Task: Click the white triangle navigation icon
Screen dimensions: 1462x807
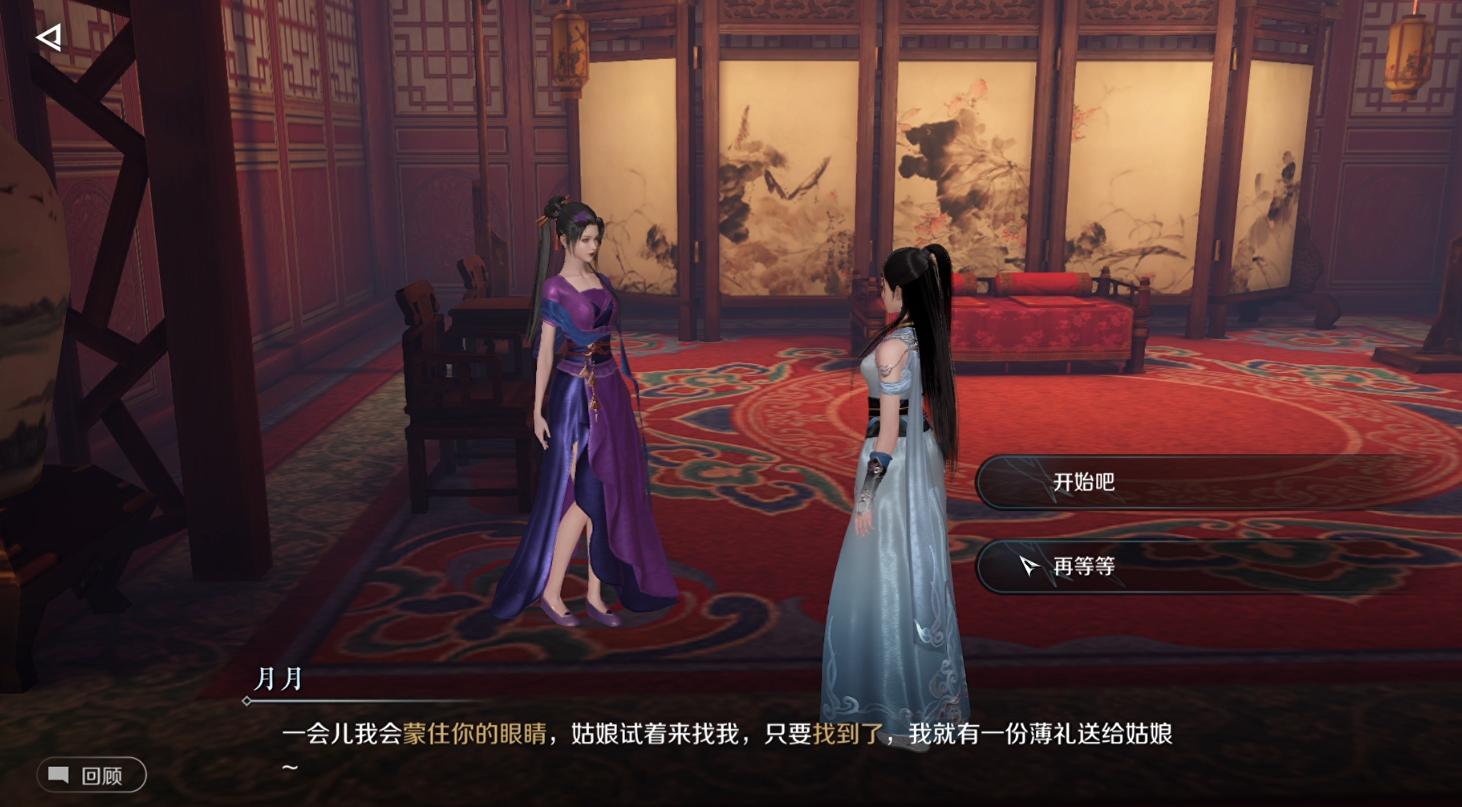Action: [x=46, y=38]
